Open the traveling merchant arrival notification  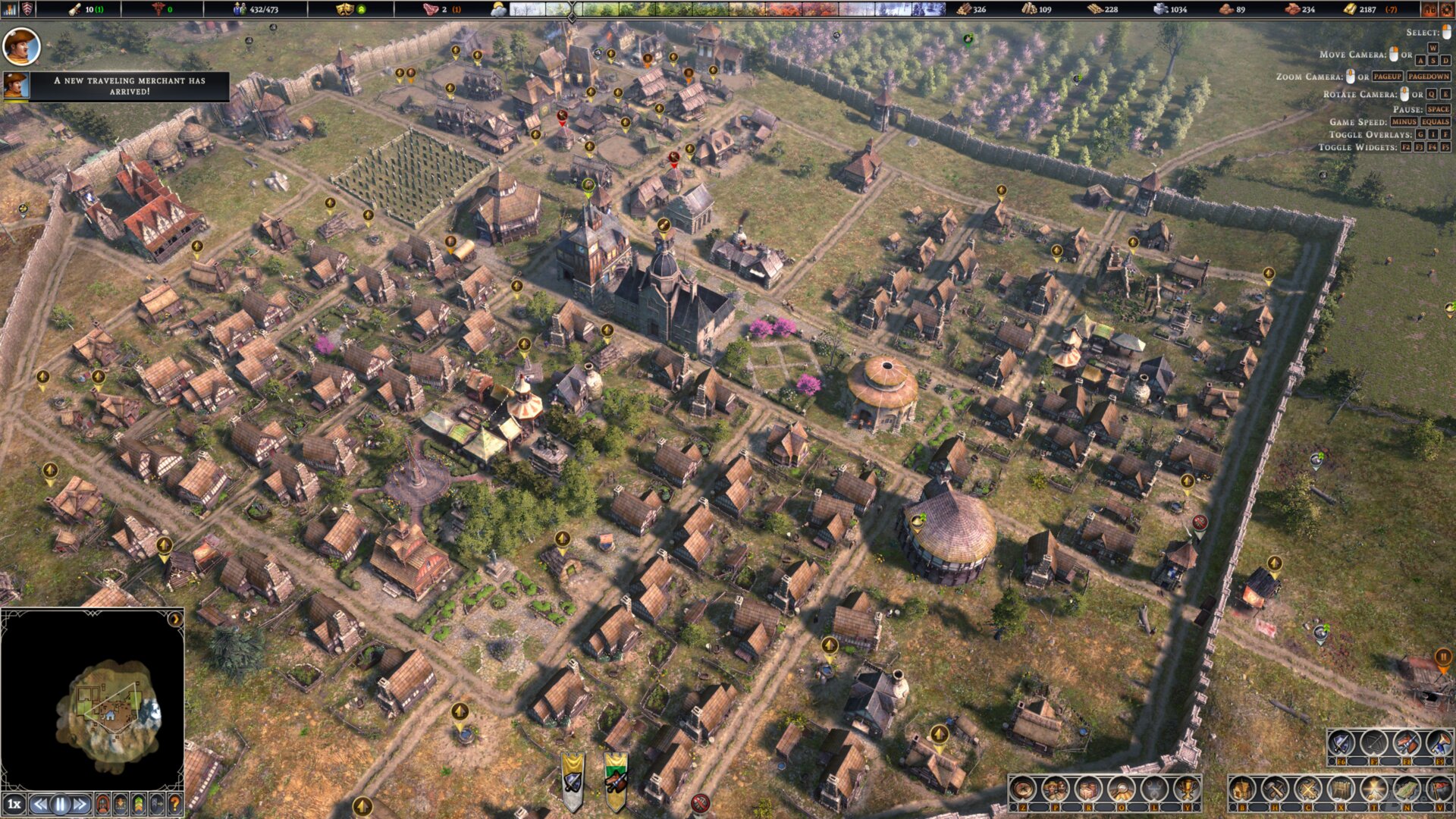click(129, 86)
